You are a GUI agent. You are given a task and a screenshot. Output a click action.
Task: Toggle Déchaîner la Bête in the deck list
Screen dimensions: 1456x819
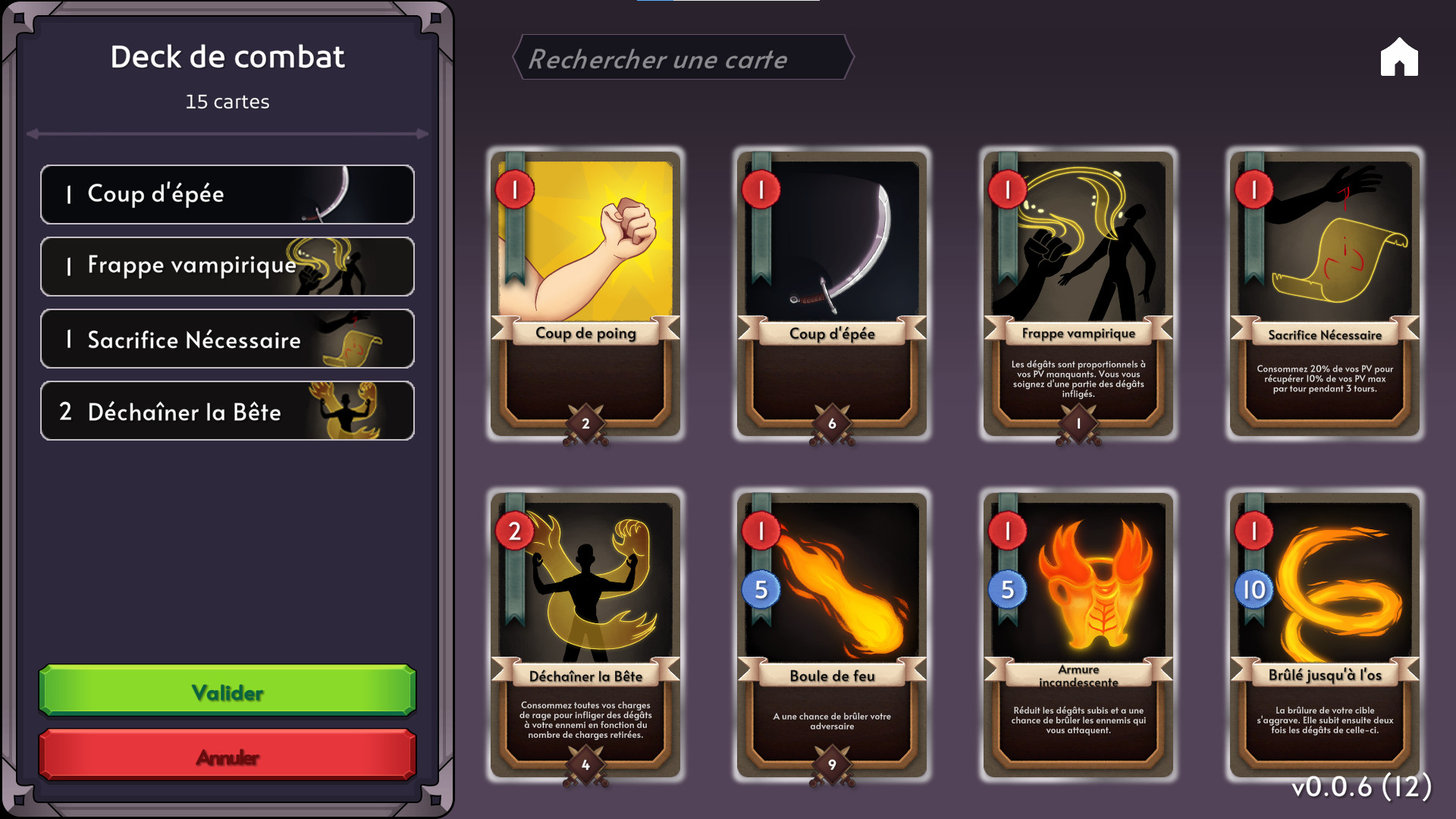pyautogui.click(x=227, y=412)
